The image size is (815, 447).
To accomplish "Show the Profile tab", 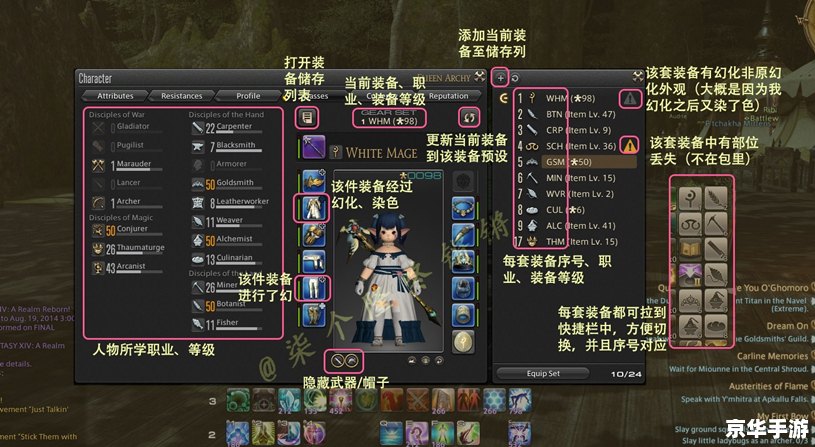I will (x=247, y=96).
